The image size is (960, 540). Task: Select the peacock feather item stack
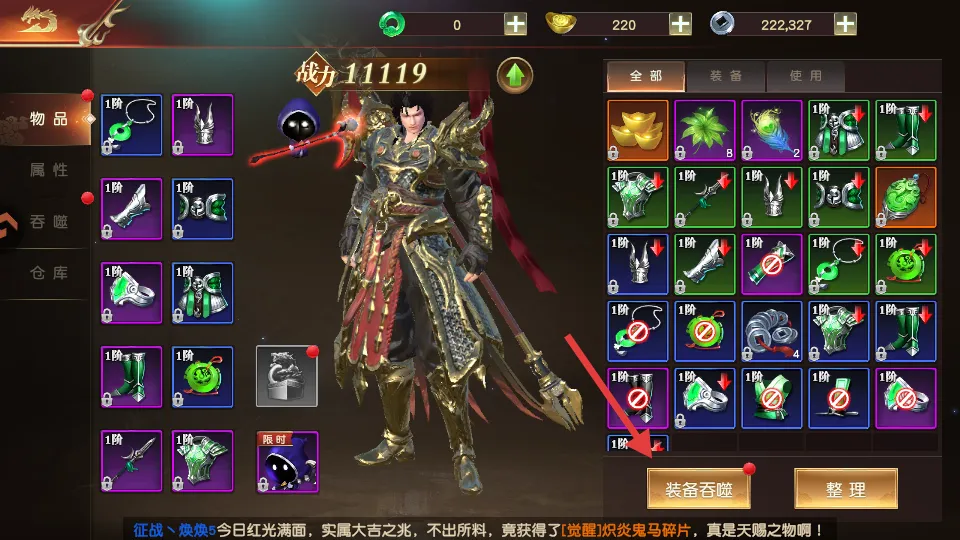pos(771,130)
